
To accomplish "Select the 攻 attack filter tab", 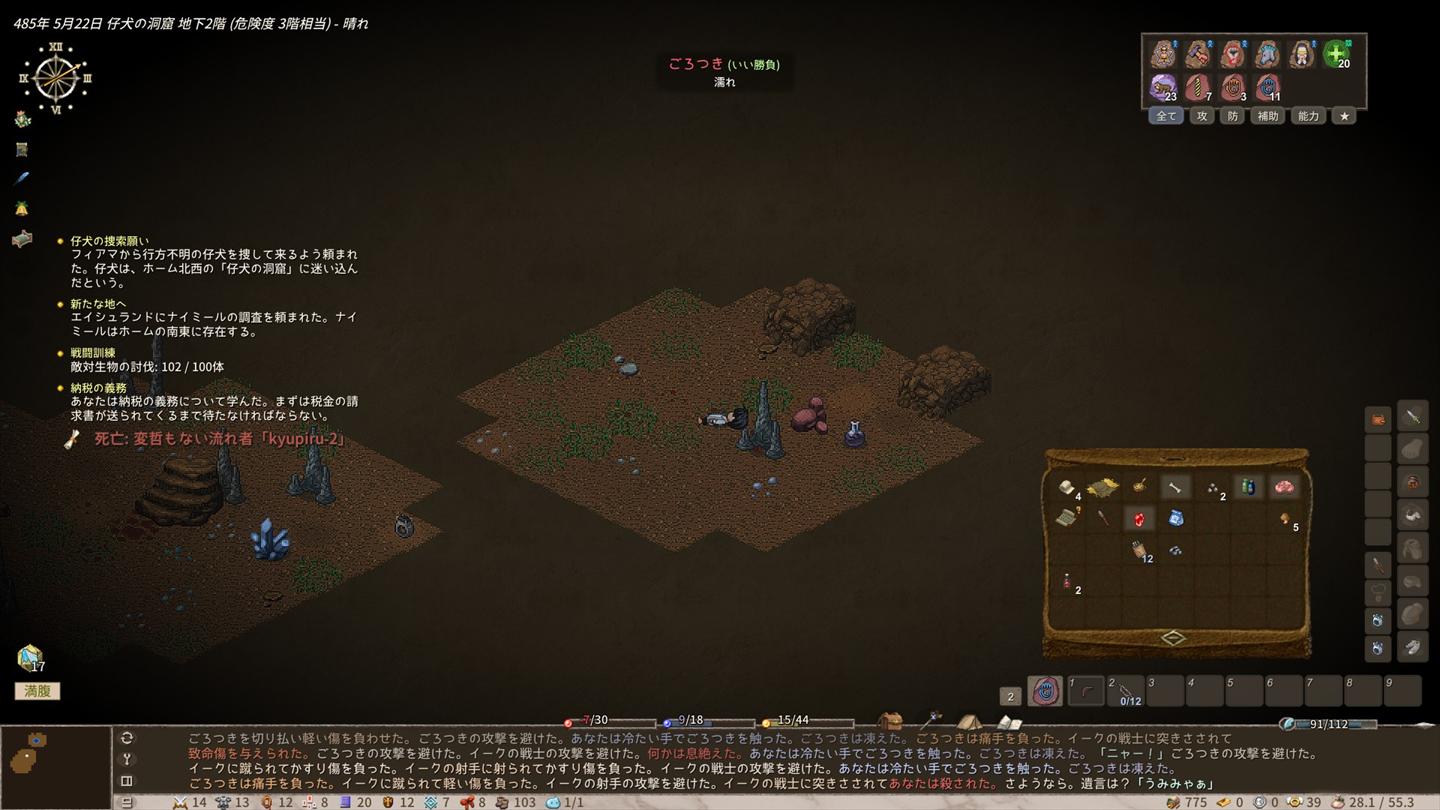I will click(x=1202, y=116).
